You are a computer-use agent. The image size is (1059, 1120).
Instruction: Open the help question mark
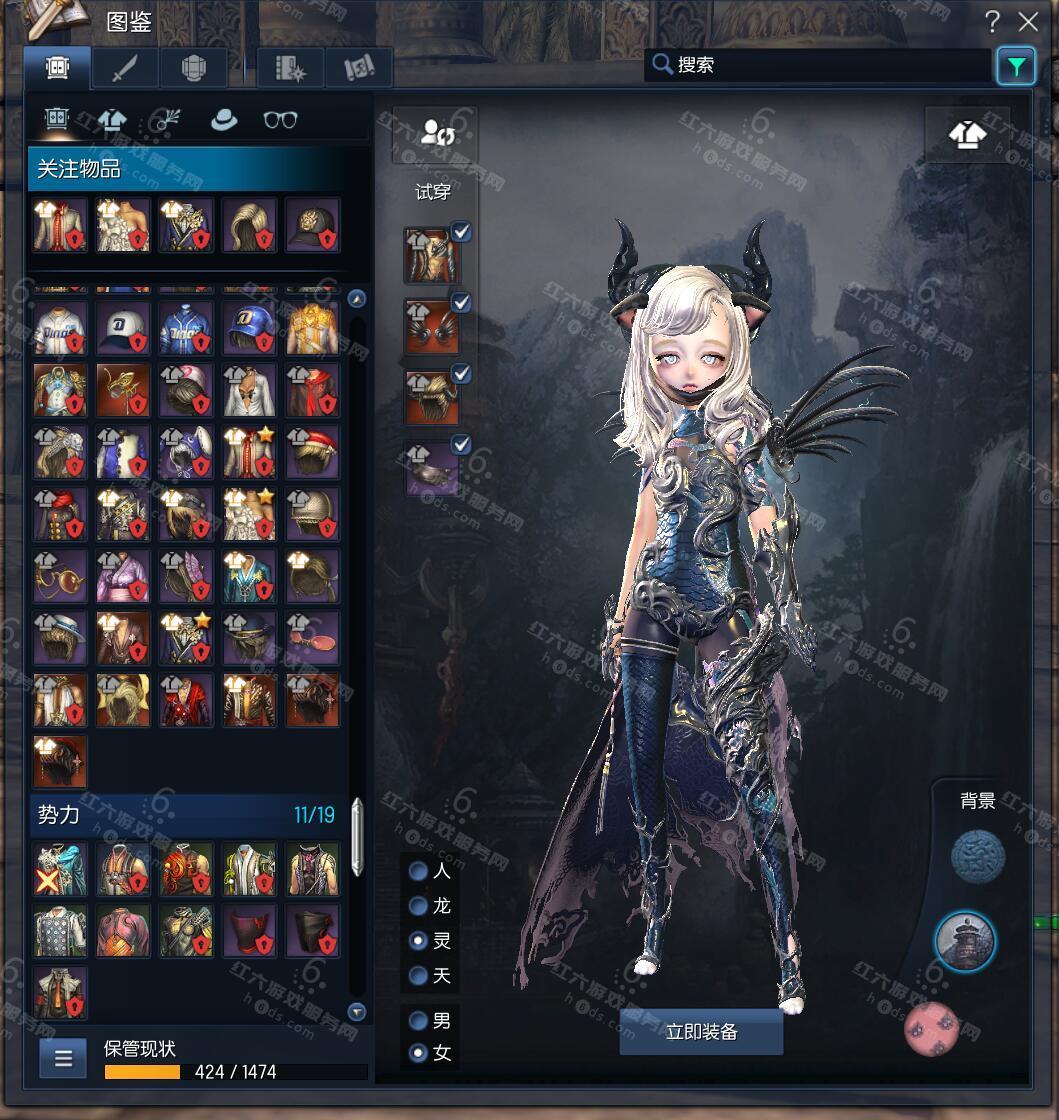992,22
